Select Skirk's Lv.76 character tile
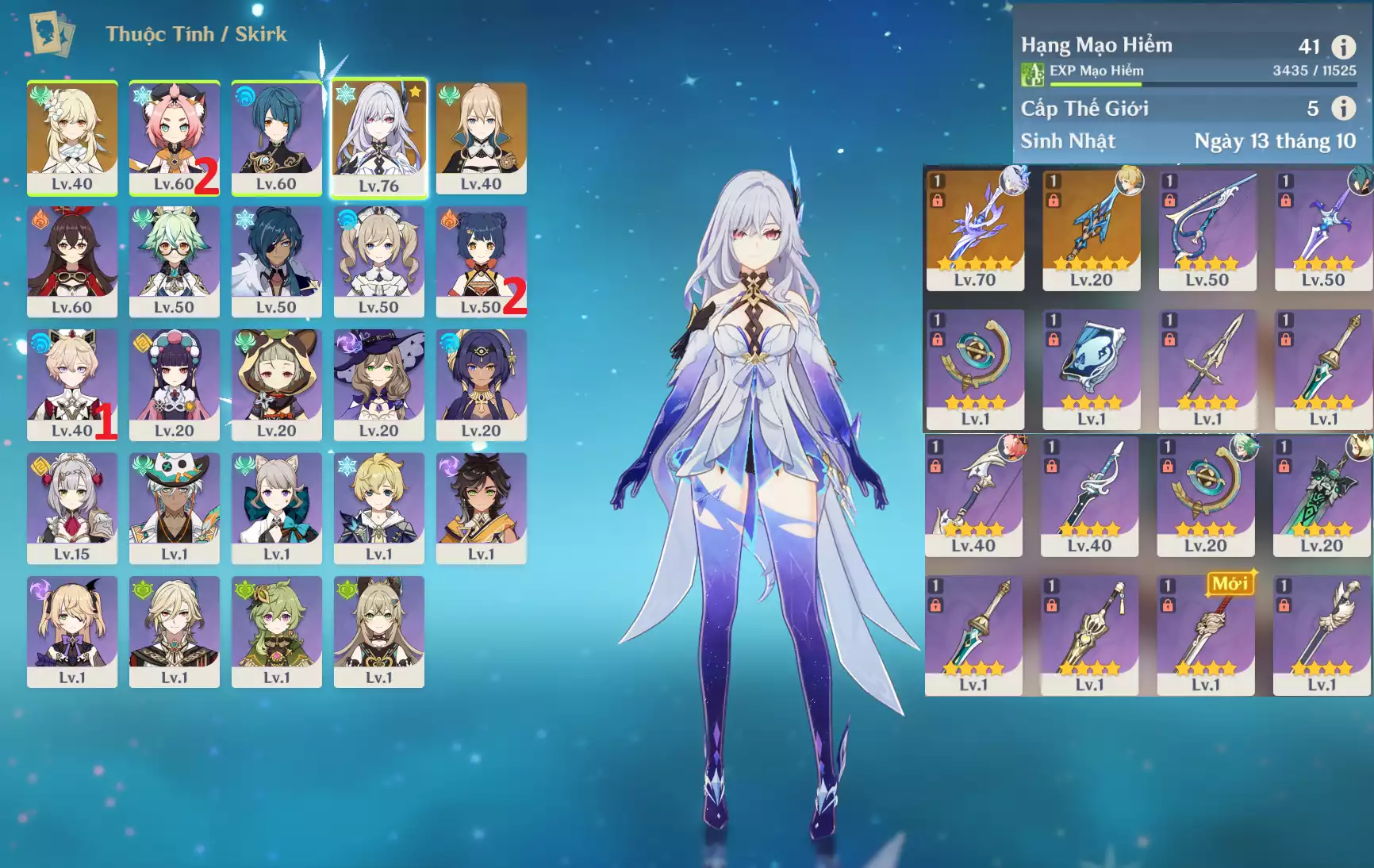 378,136
